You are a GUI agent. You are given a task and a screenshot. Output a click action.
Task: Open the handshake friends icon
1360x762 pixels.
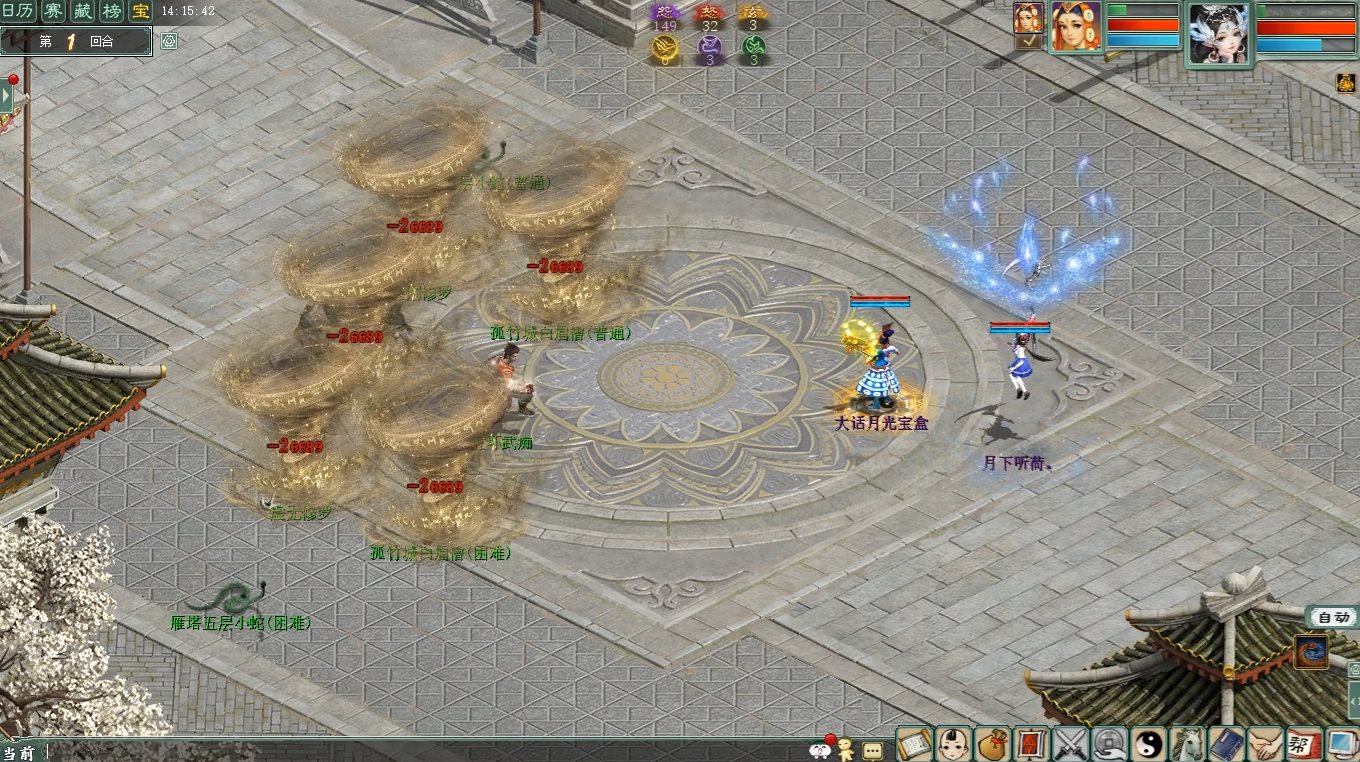[1266, 744]
